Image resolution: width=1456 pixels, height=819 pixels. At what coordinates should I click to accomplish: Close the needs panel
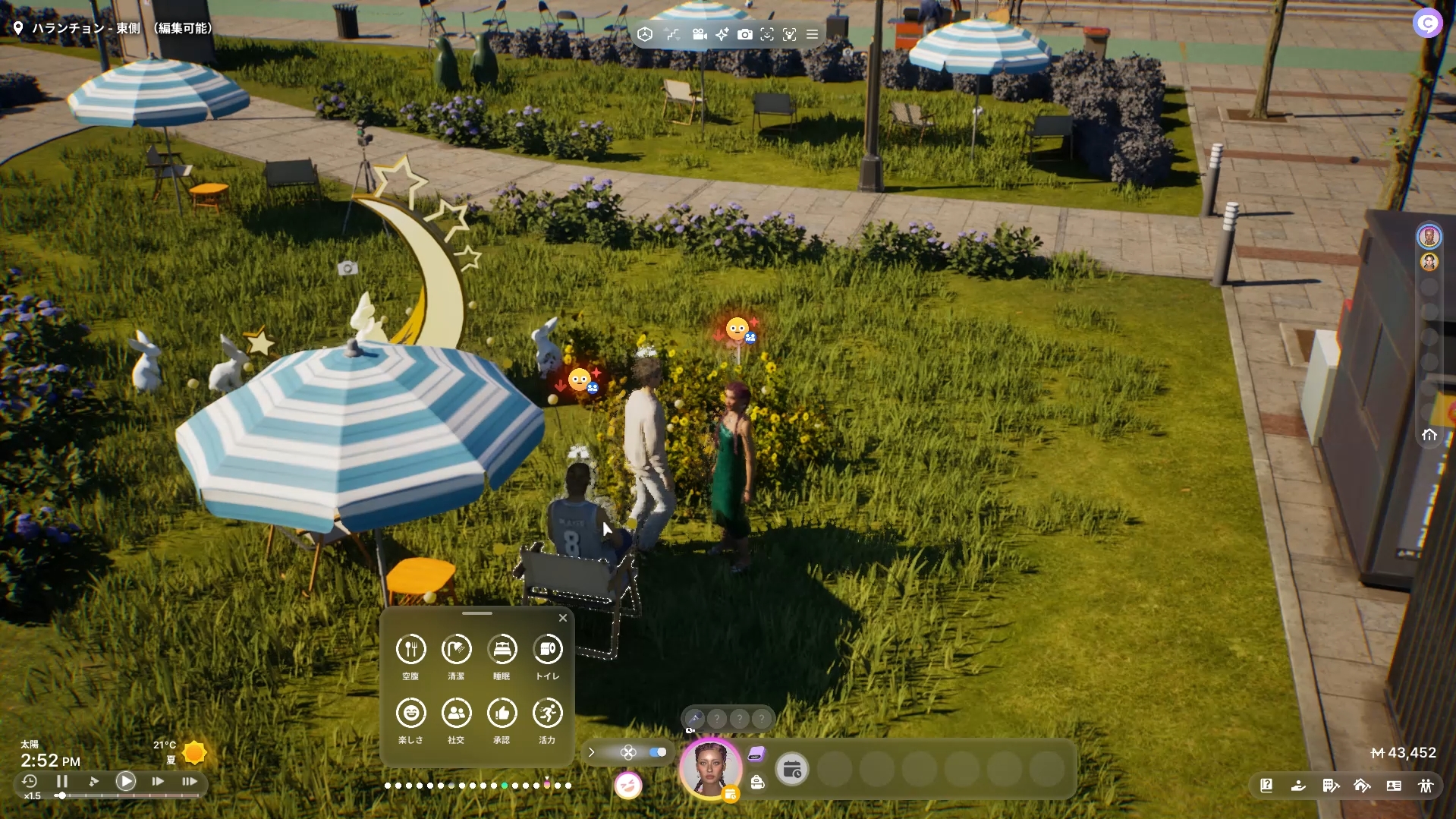[x=563, y=618]
